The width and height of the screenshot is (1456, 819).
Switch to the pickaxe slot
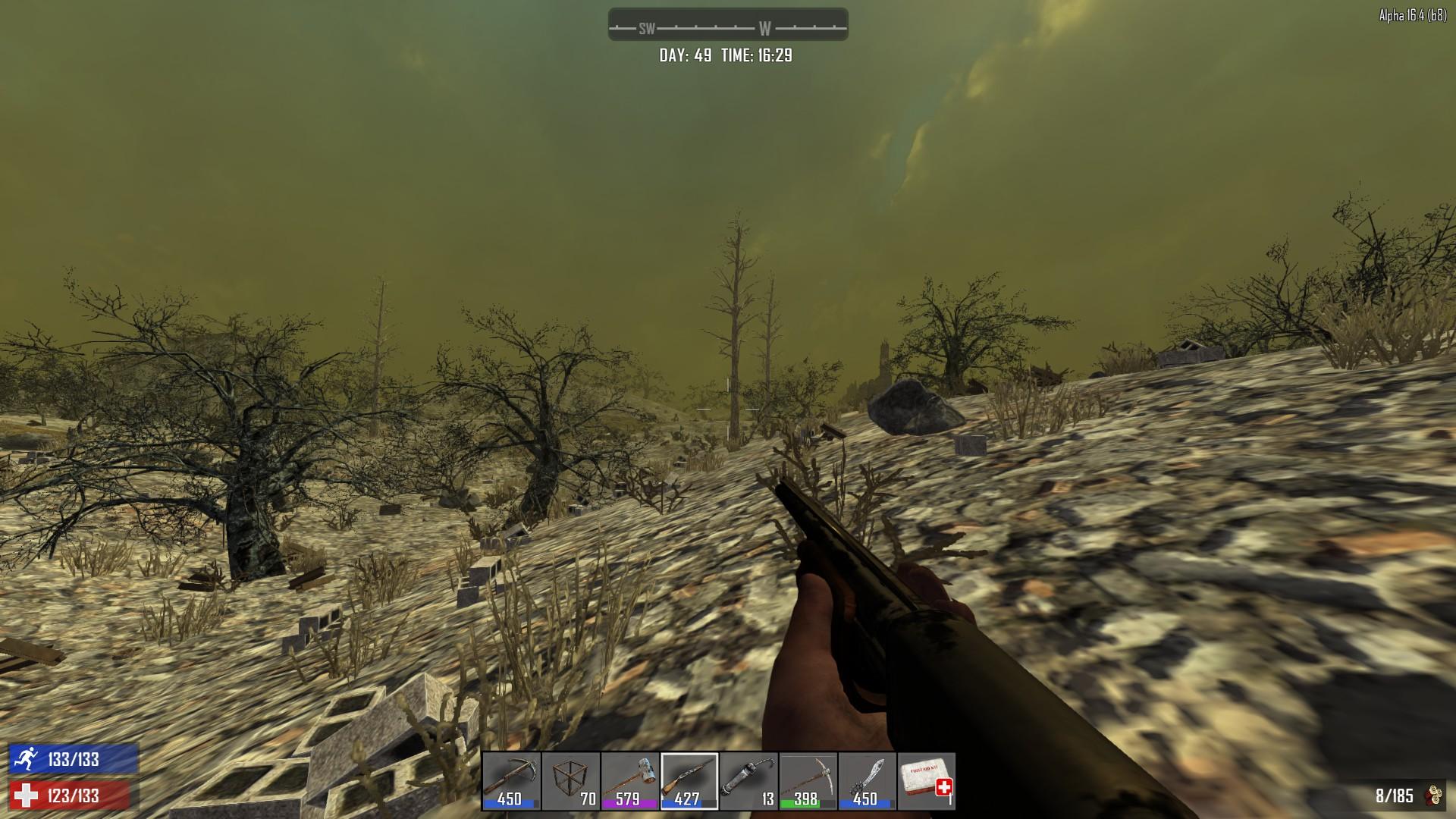tap(808, 781)
